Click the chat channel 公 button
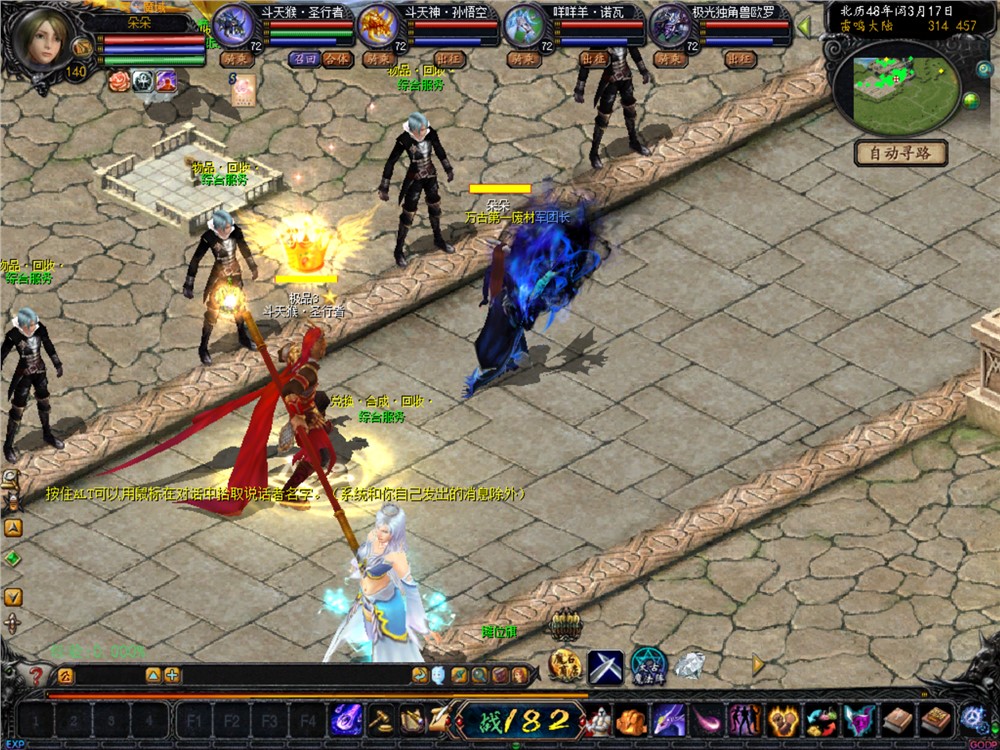The height and width of the screenshot is (750, 1000). click(65, 676)
